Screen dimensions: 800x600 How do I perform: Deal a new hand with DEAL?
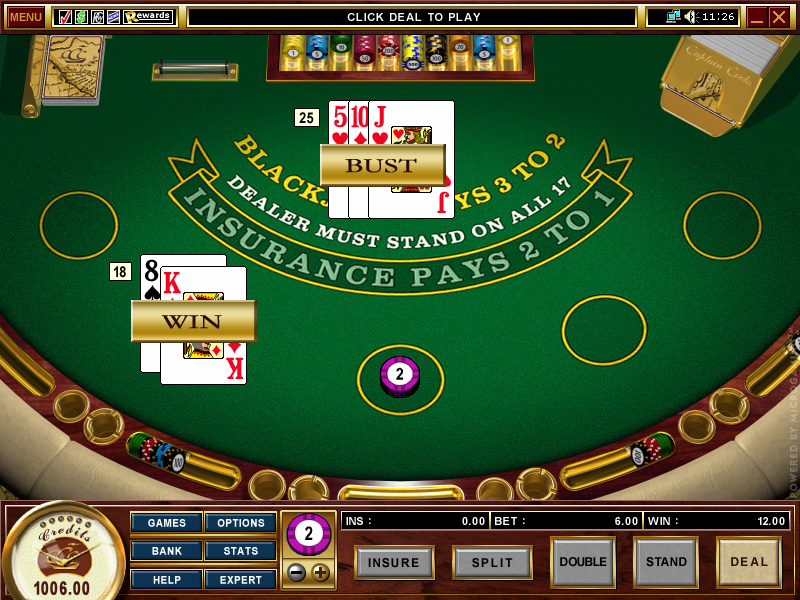click(x=749, y=562)
